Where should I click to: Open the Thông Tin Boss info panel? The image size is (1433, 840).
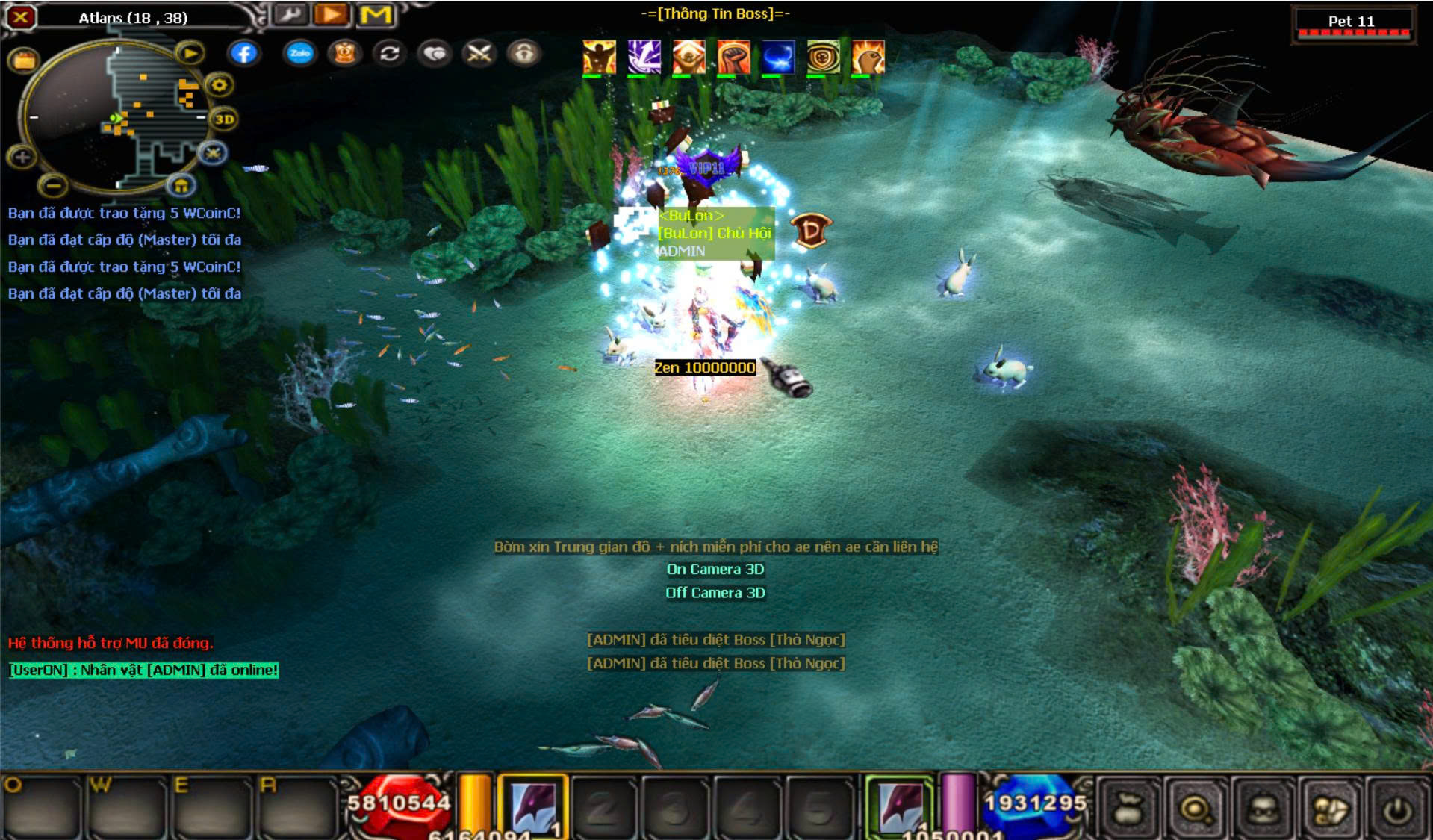(x=715, y=13)
